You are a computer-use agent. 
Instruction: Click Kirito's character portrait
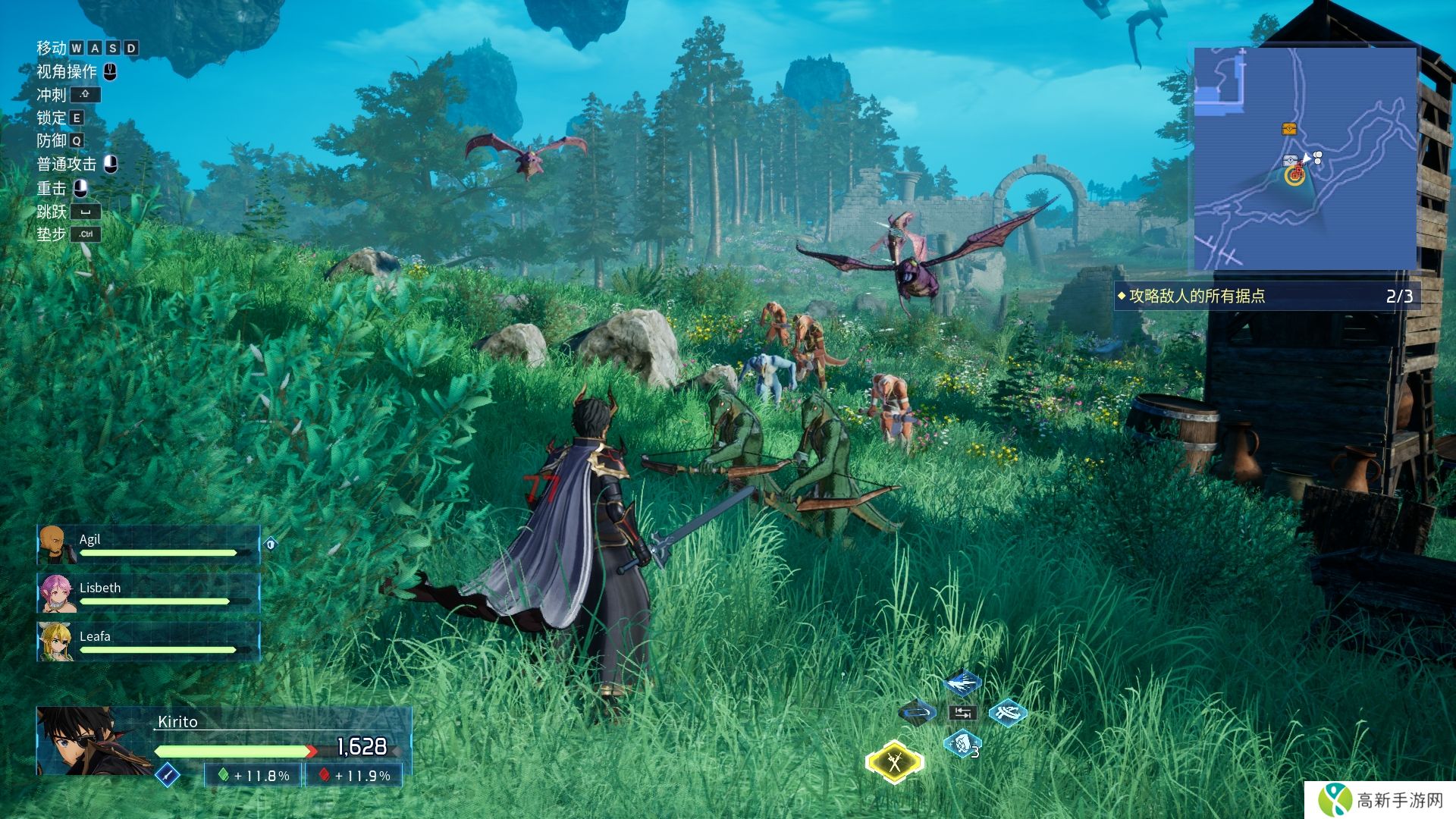pyautogui.click(x=89, y=740)
